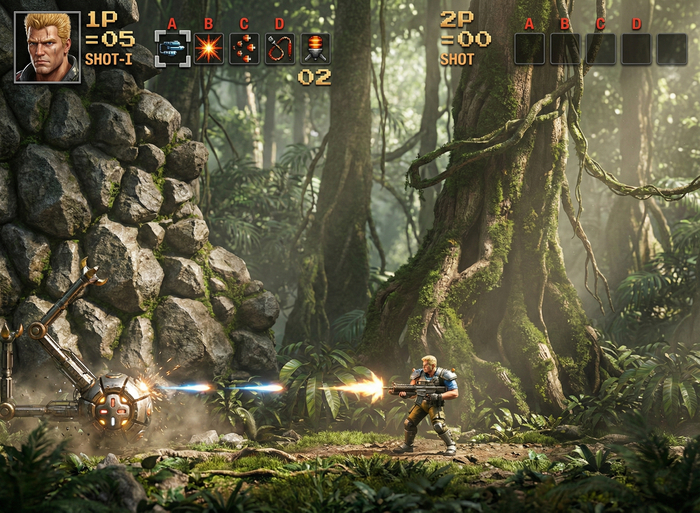Viewport: 700px width, 513px height.
Task: Switch to the orange starburst weapon B
Action: [x=208, y=48]
